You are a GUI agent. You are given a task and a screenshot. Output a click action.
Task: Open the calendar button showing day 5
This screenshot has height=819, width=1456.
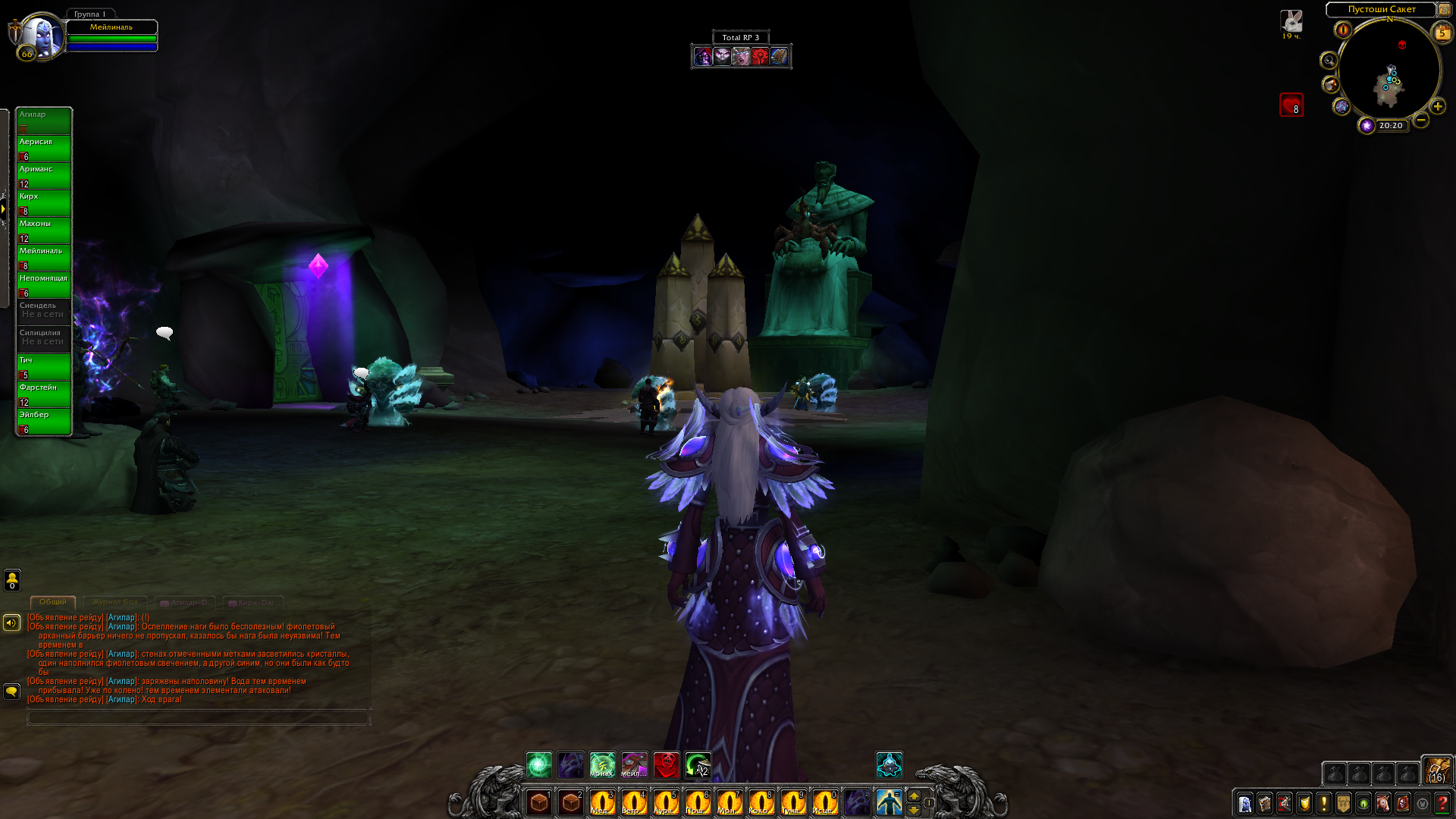1442,32
